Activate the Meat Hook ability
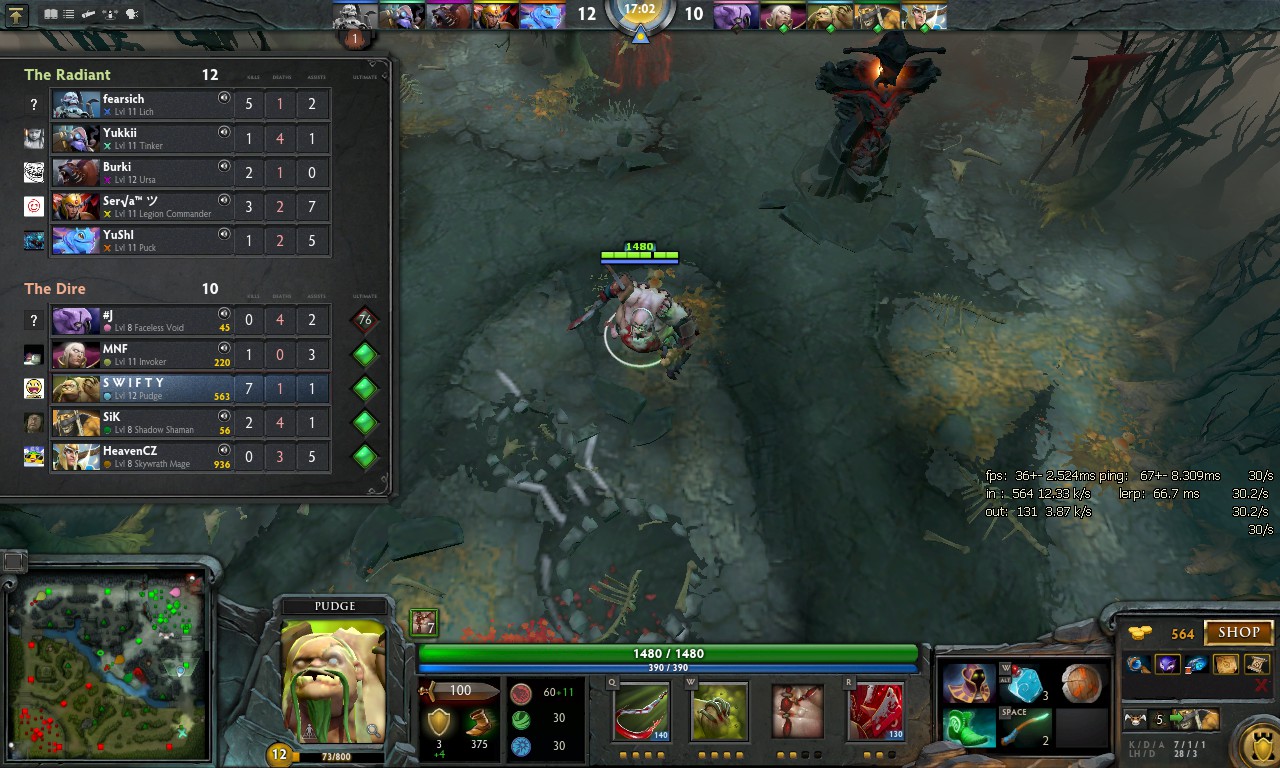The width and height of the screenshot is (1280, 768). point(642,711)
